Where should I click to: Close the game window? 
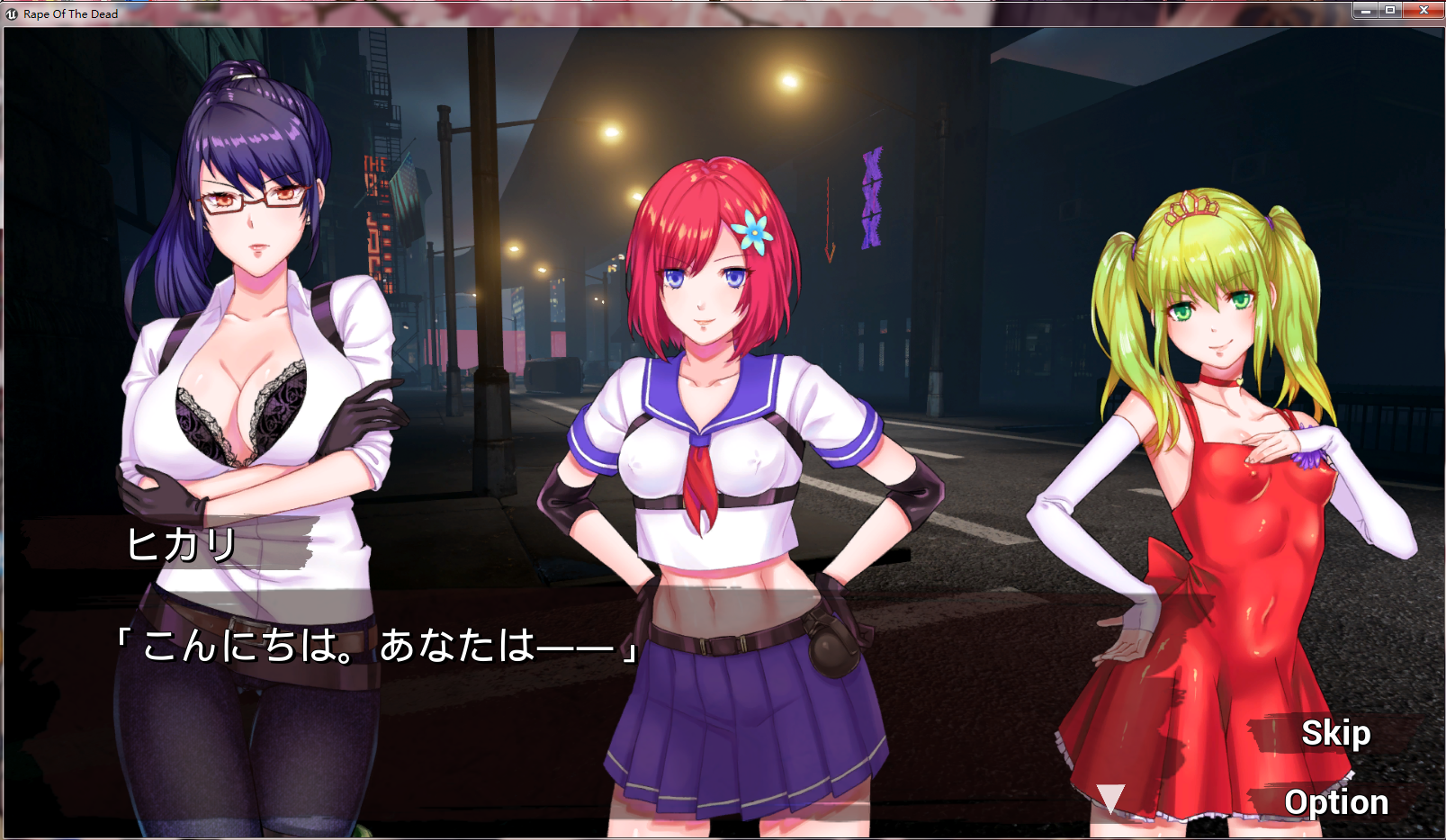[1424, 10]
